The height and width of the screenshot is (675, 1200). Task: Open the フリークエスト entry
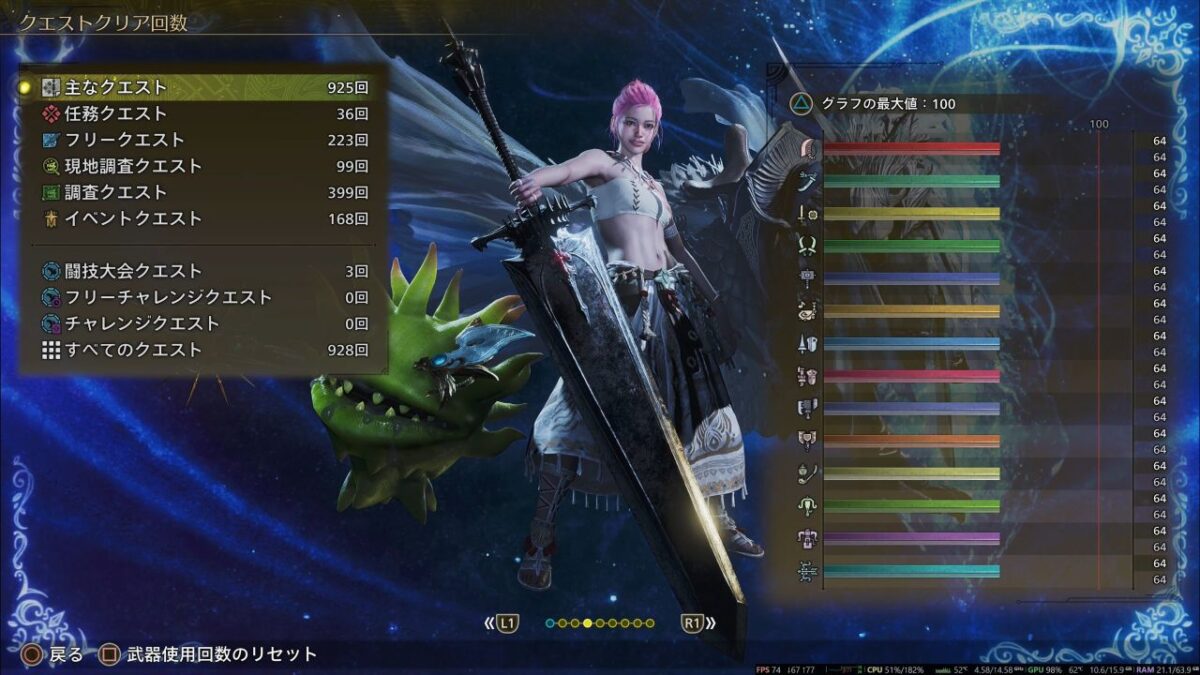click(x=200, y=140)
